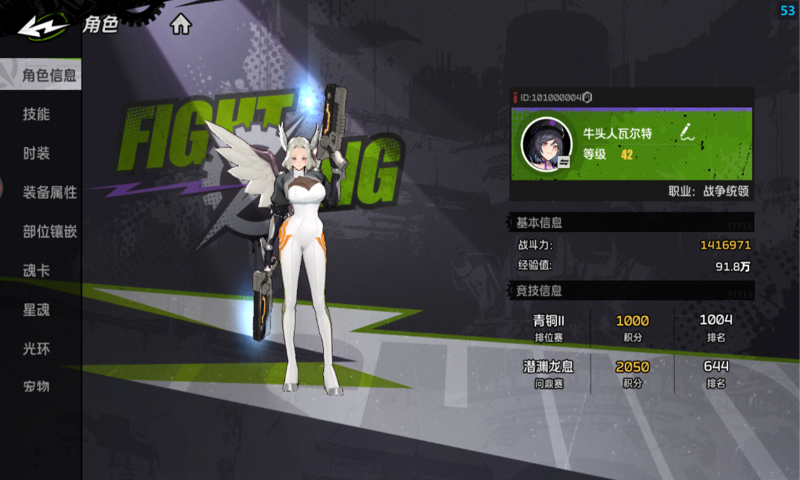800x480 pixels.
Task: Open the 光环 aura tab
Action: pos(36,348)
